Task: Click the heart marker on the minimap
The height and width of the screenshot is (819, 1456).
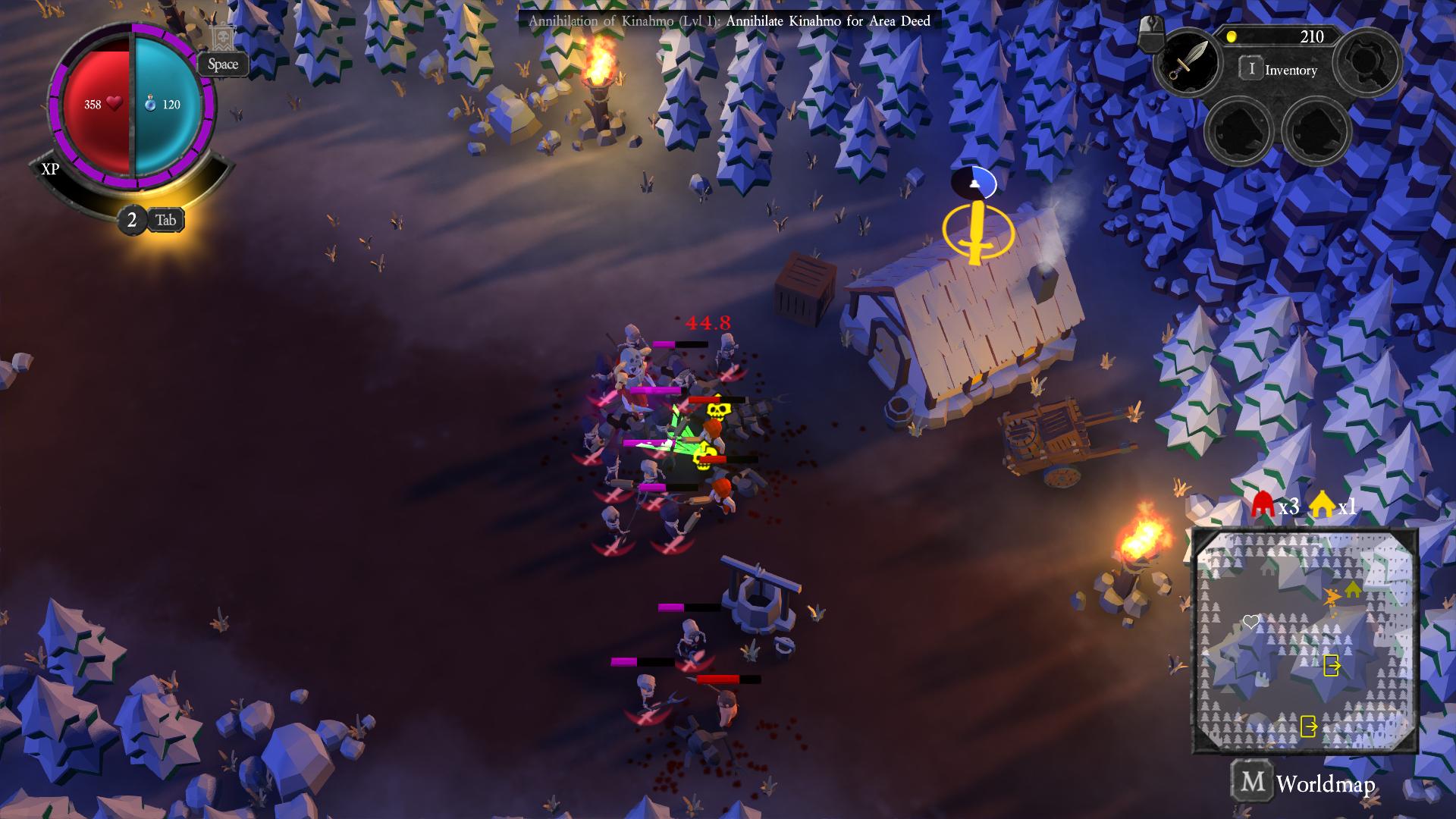Action: point(1250,622)
